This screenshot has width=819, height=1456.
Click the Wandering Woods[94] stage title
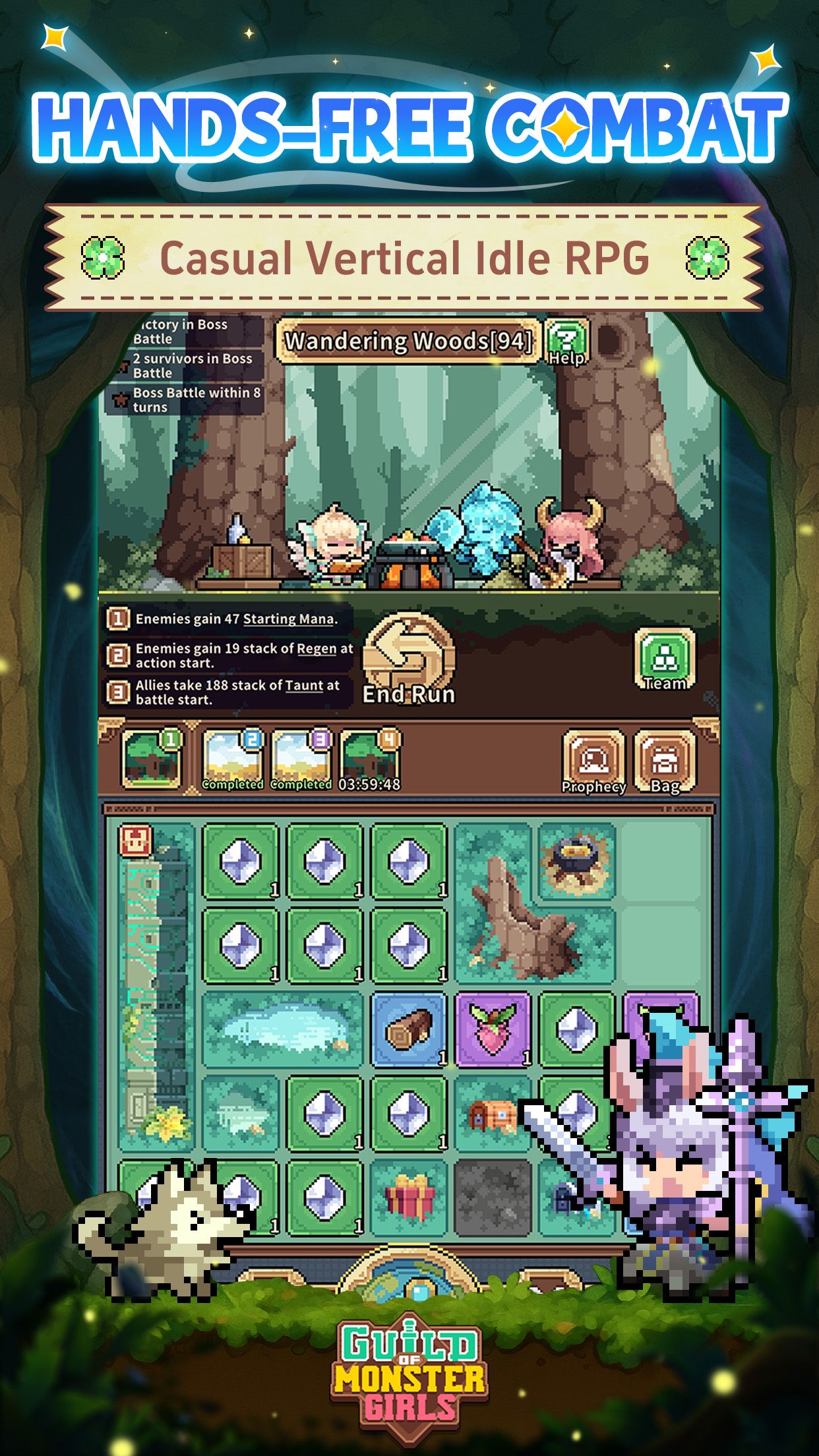408,341
